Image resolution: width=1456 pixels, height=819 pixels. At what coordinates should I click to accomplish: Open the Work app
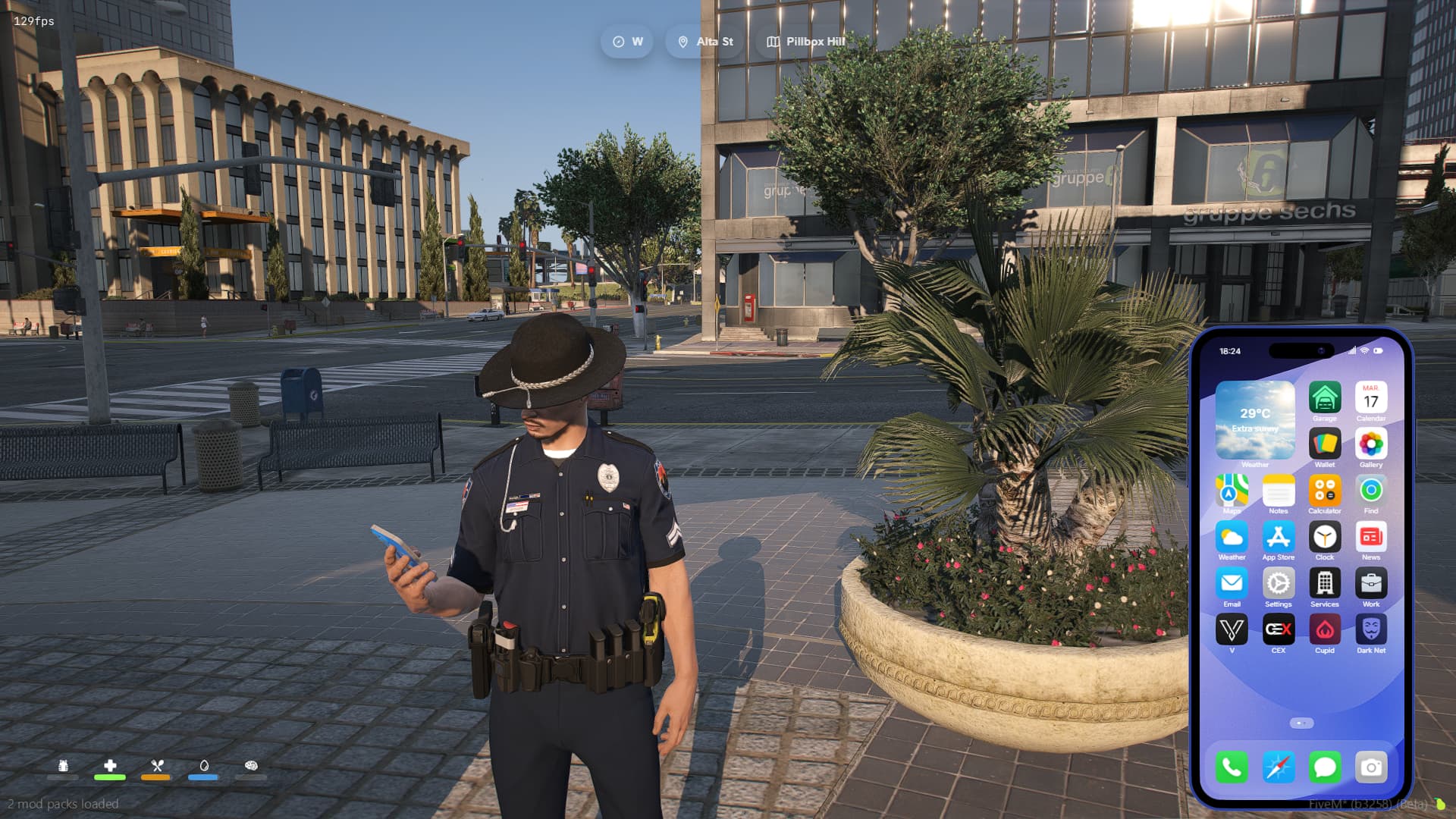point(1370,584)
